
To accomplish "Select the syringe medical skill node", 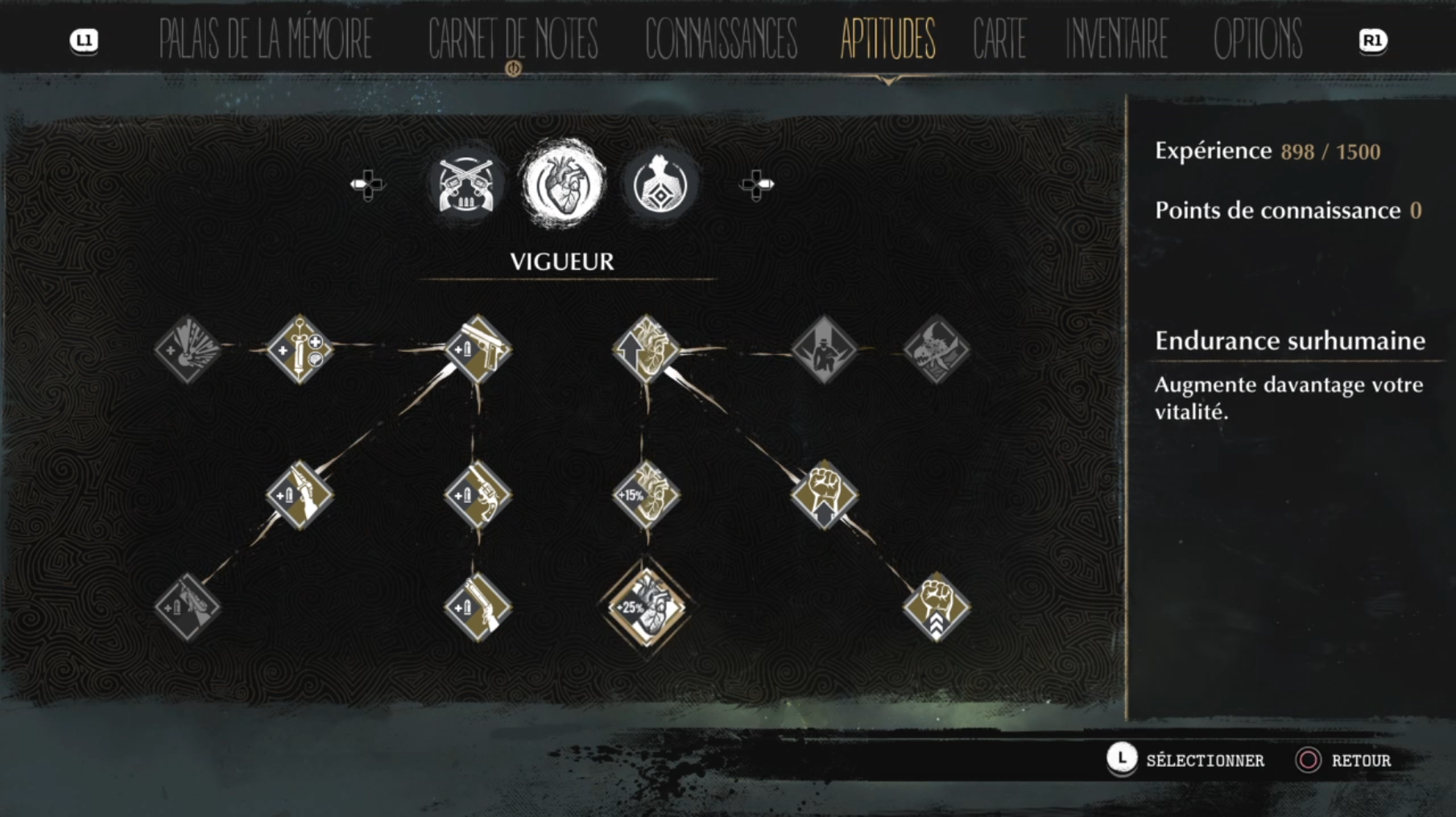I will (x=300, y=349).
